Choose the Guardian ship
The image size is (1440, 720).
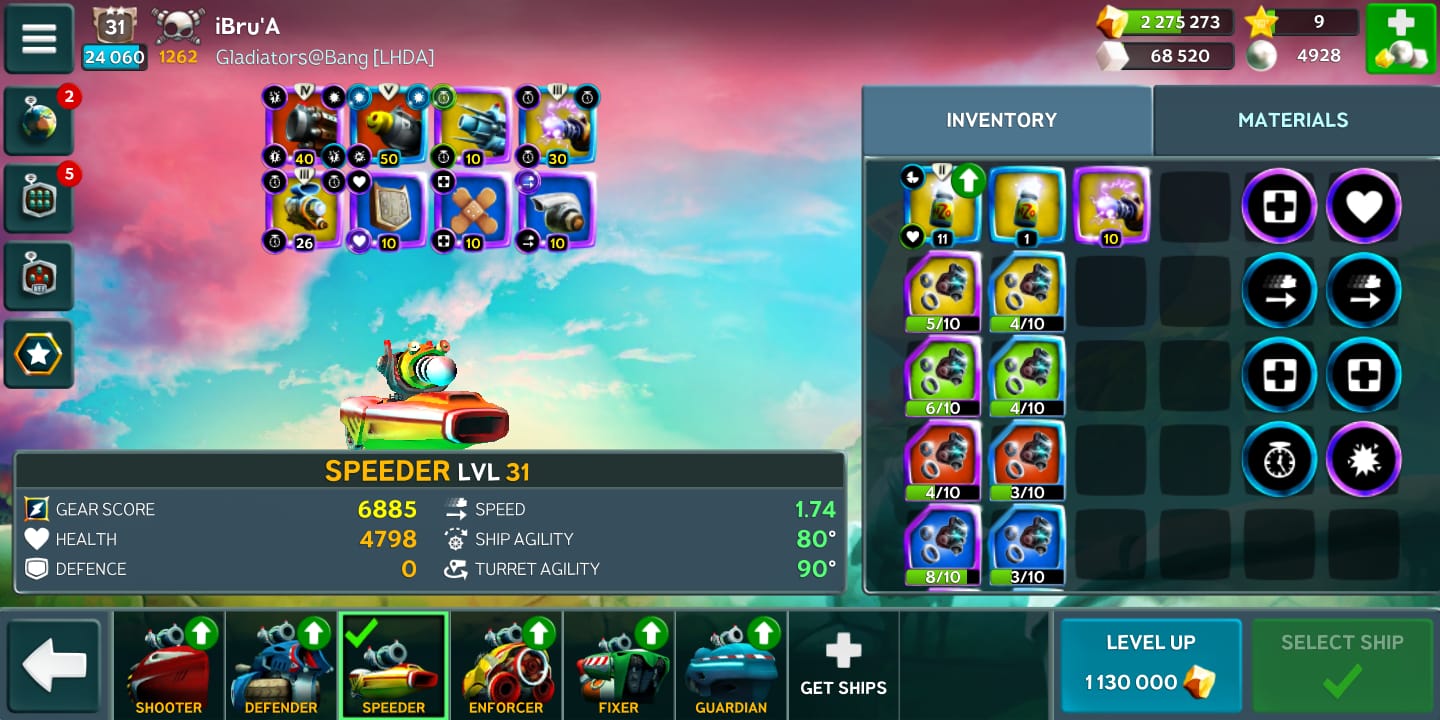point(731,667)
